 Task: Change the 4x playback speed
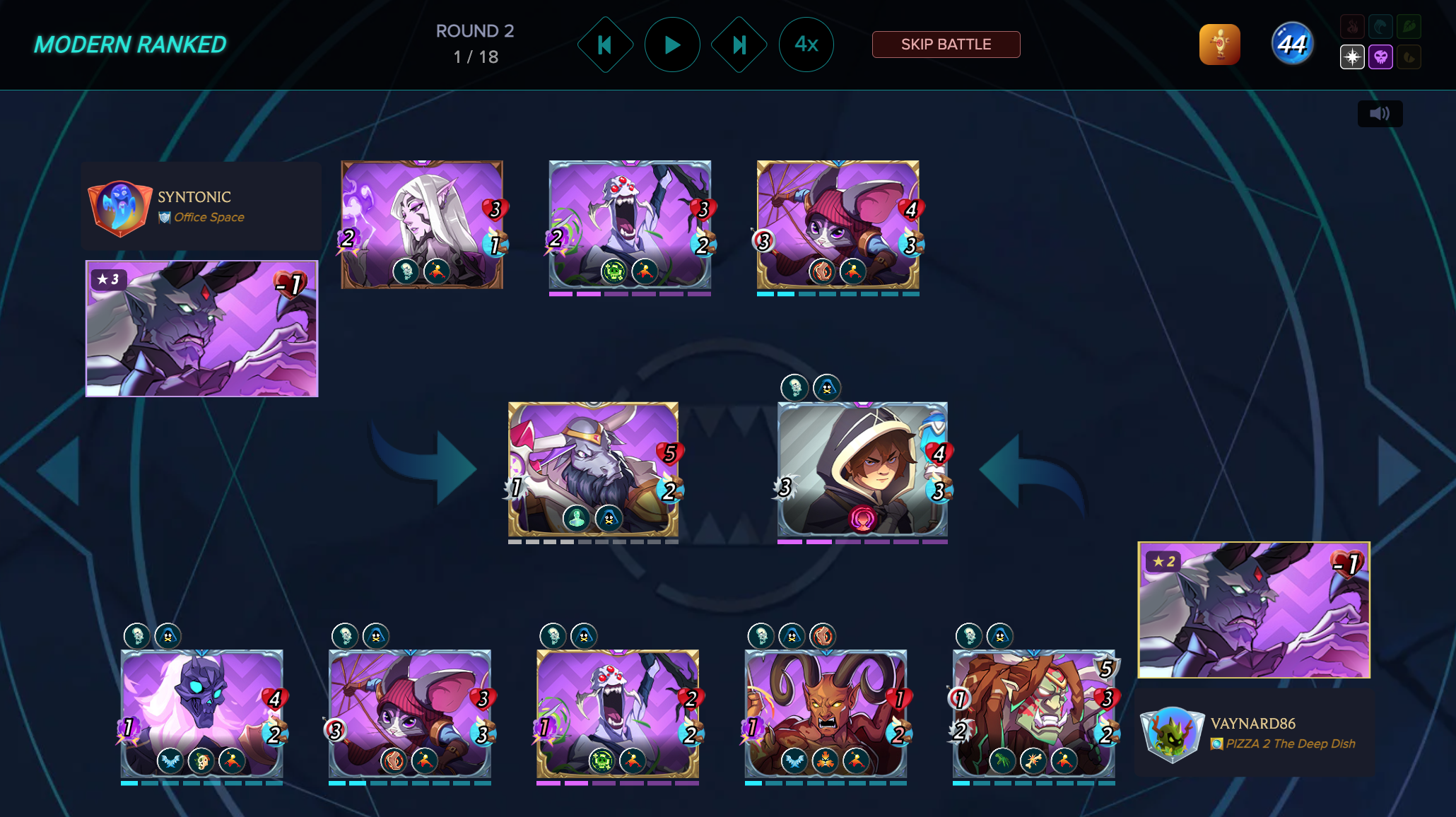[806, 45]
